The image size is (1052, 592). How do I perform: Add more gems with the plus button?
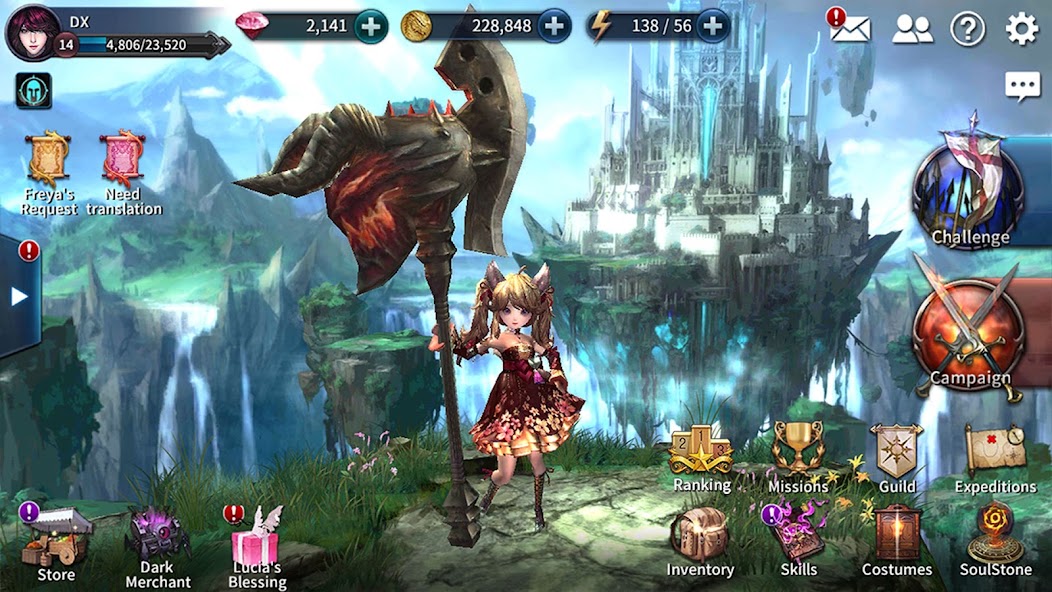pyautogui.click(x=371, y=27)
